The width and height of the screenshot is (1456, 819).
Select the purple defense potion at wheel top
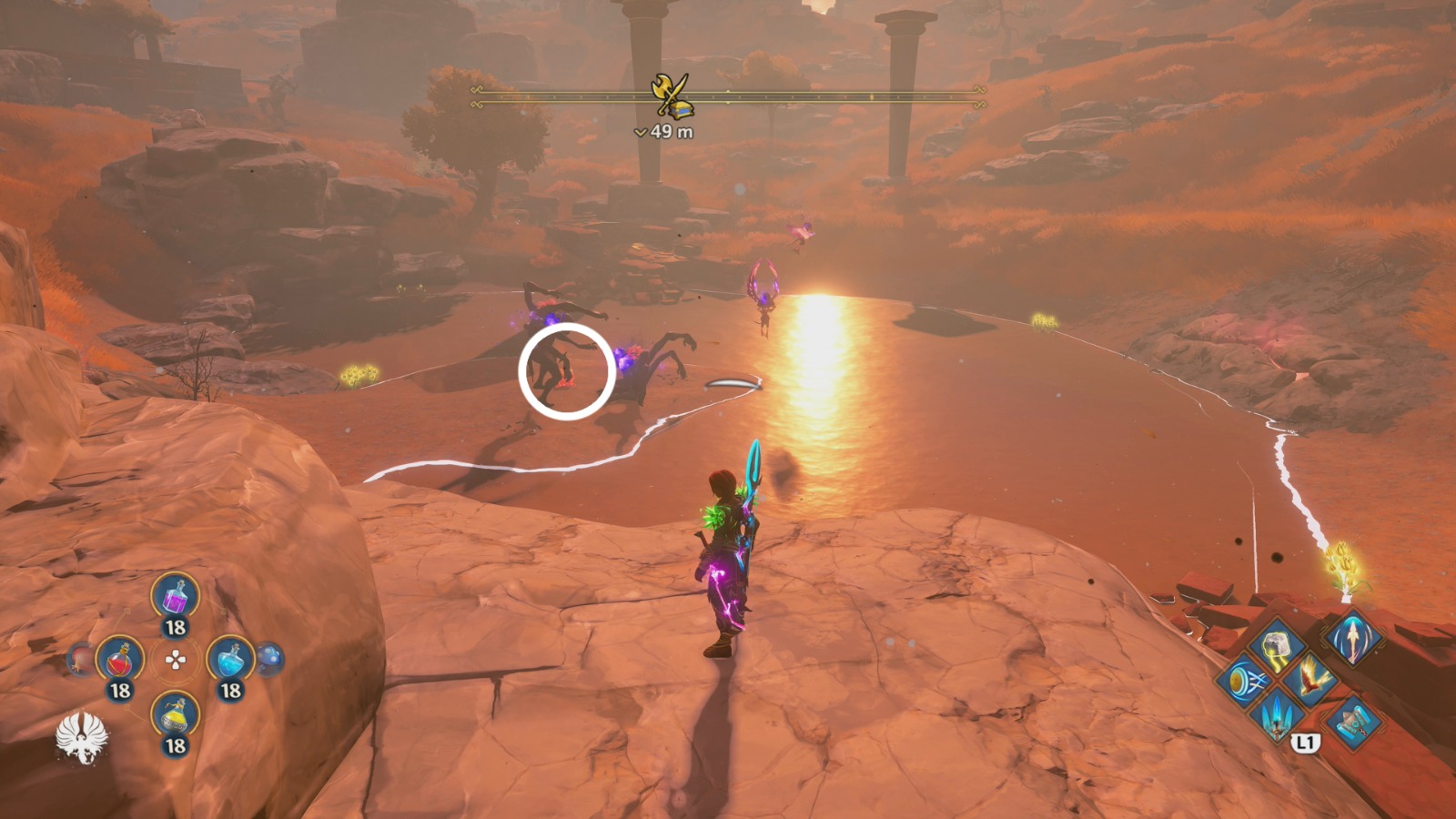177,598
